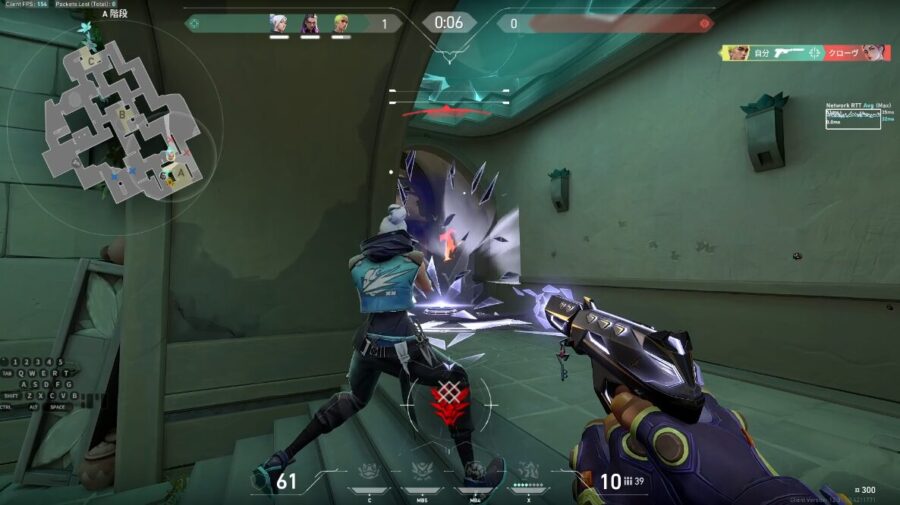Click the Network RTT graph box
The width and height of the screenshot is (900, 505).
tap(852, 119)
